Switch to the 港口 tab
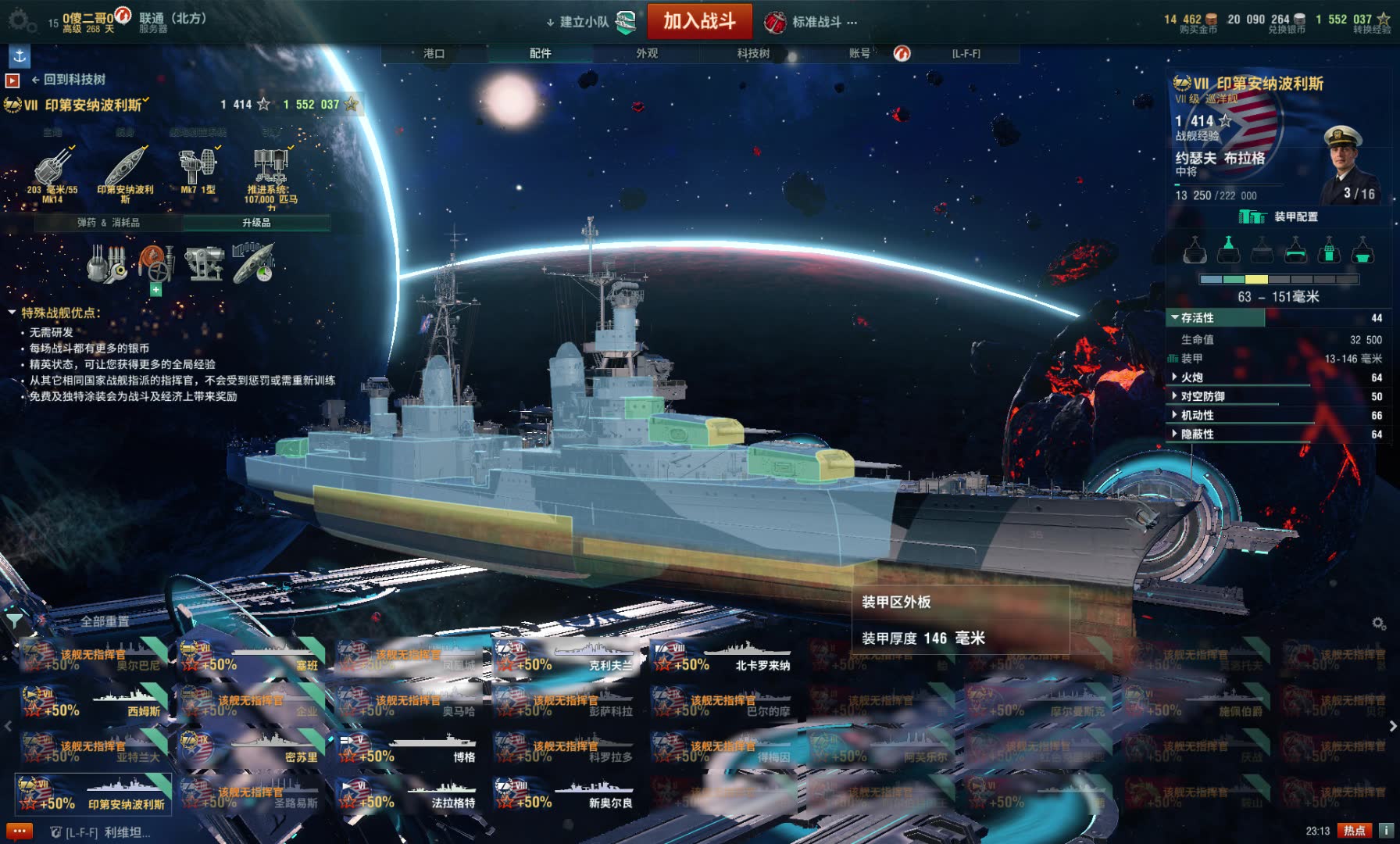 click(x=434, y=53)
